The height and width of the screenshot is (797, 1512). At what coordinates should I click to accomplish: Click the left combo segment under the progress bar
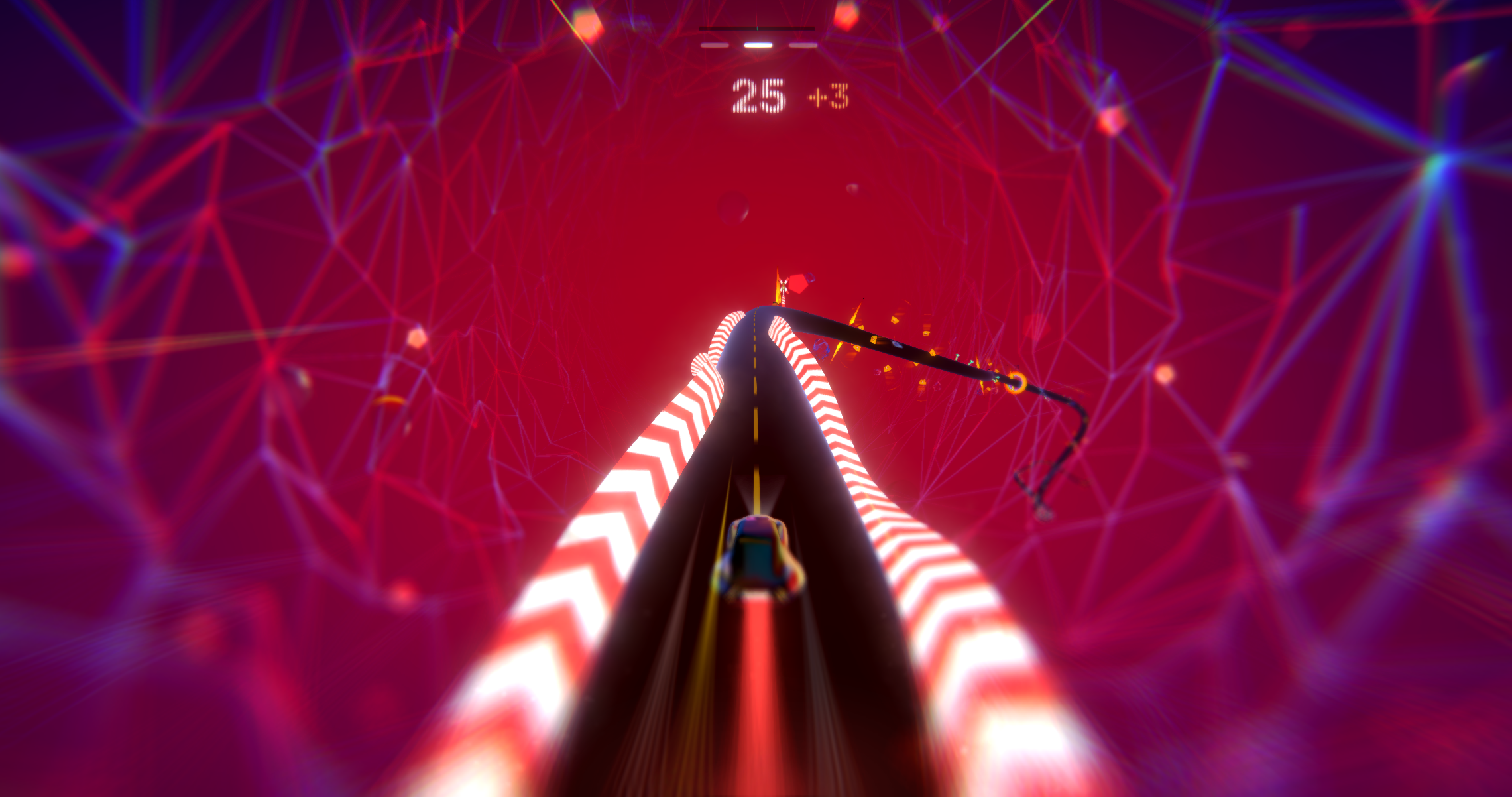click(715, 45)
